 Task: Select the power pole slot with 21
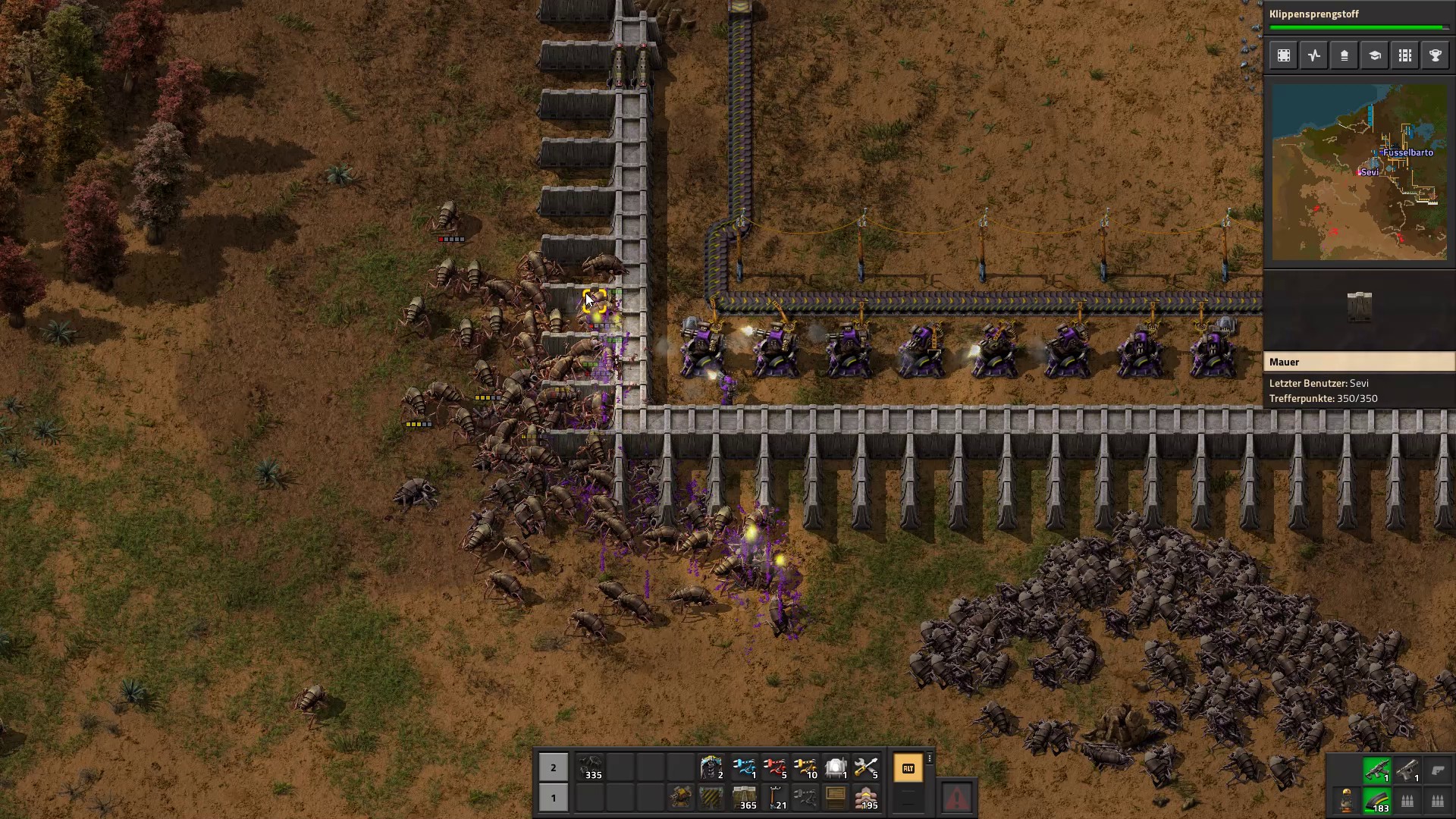[775, 798]
